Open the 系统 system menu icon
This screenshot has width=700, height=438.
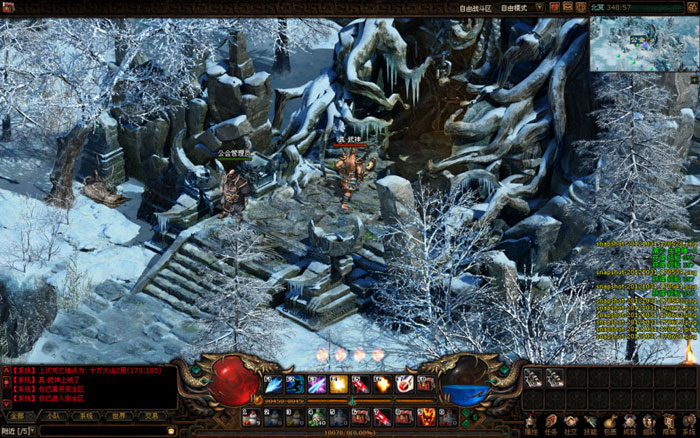tap(689, 424)
